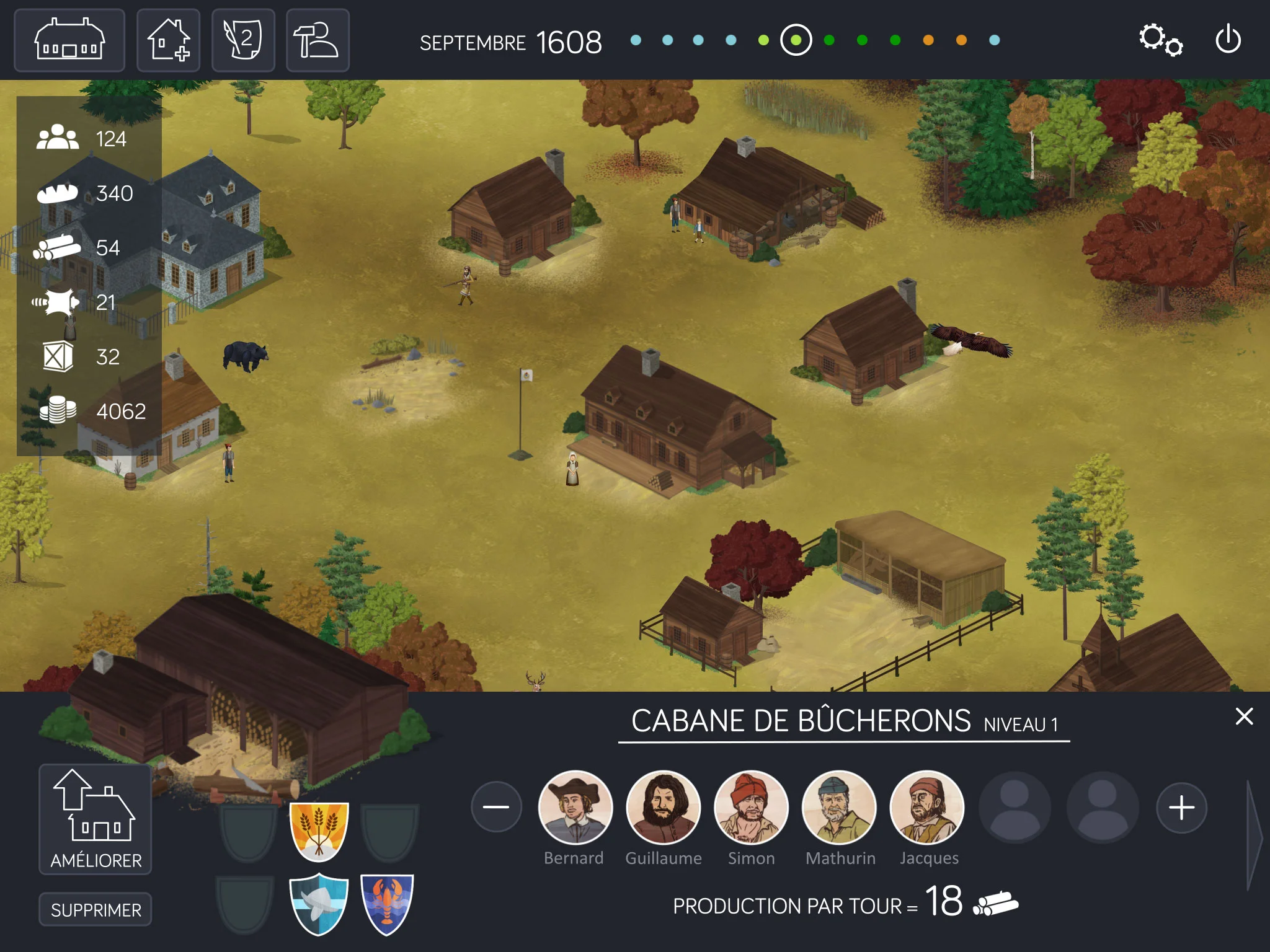Select worker Guillaume's portrait
The width and height of the screenshot is (1270, 952).
(x=663, y=808)
